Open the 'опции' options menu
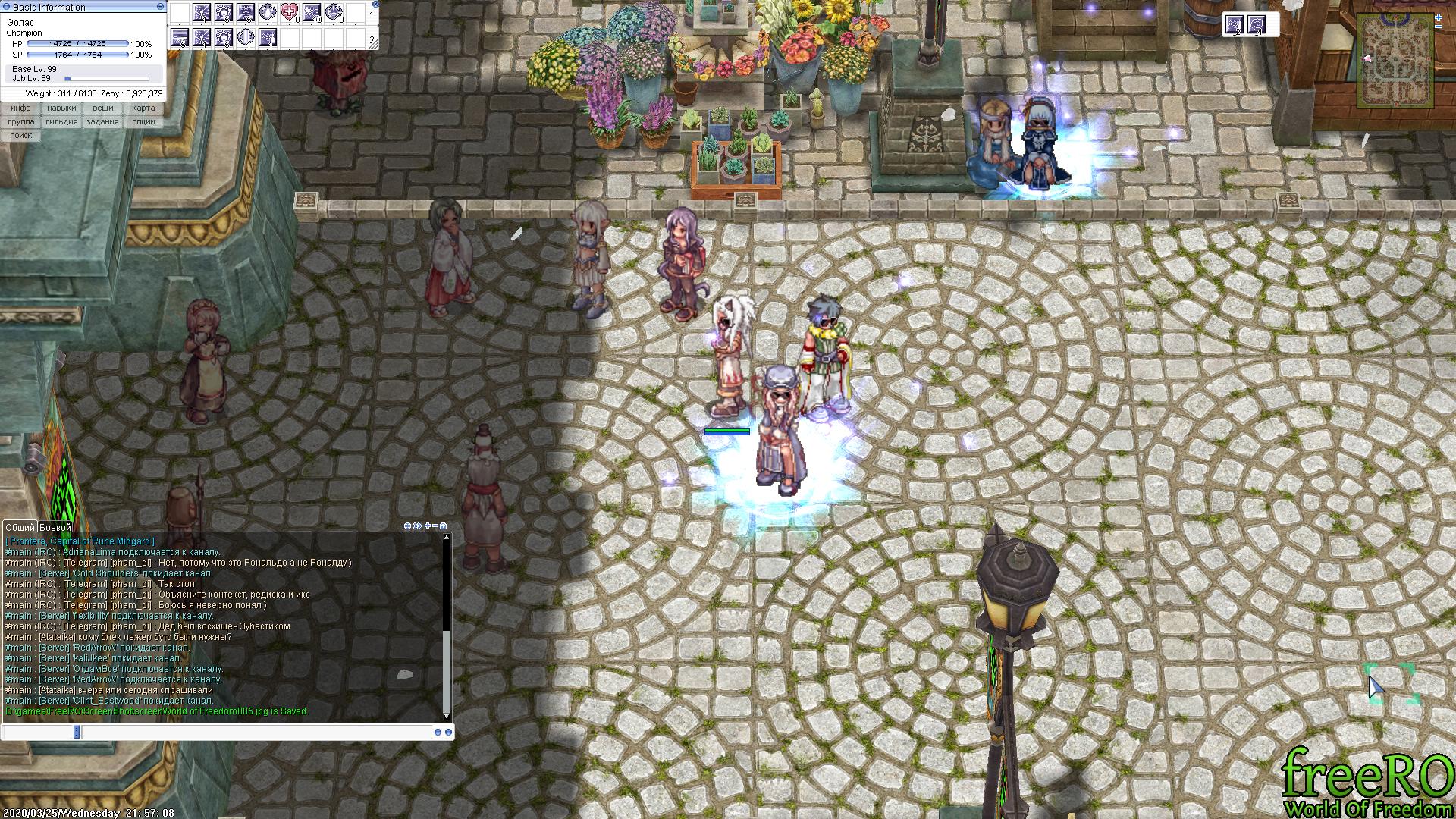Image resolution: width=1456 pixels, height=819 pixels. tap(143, 121)
